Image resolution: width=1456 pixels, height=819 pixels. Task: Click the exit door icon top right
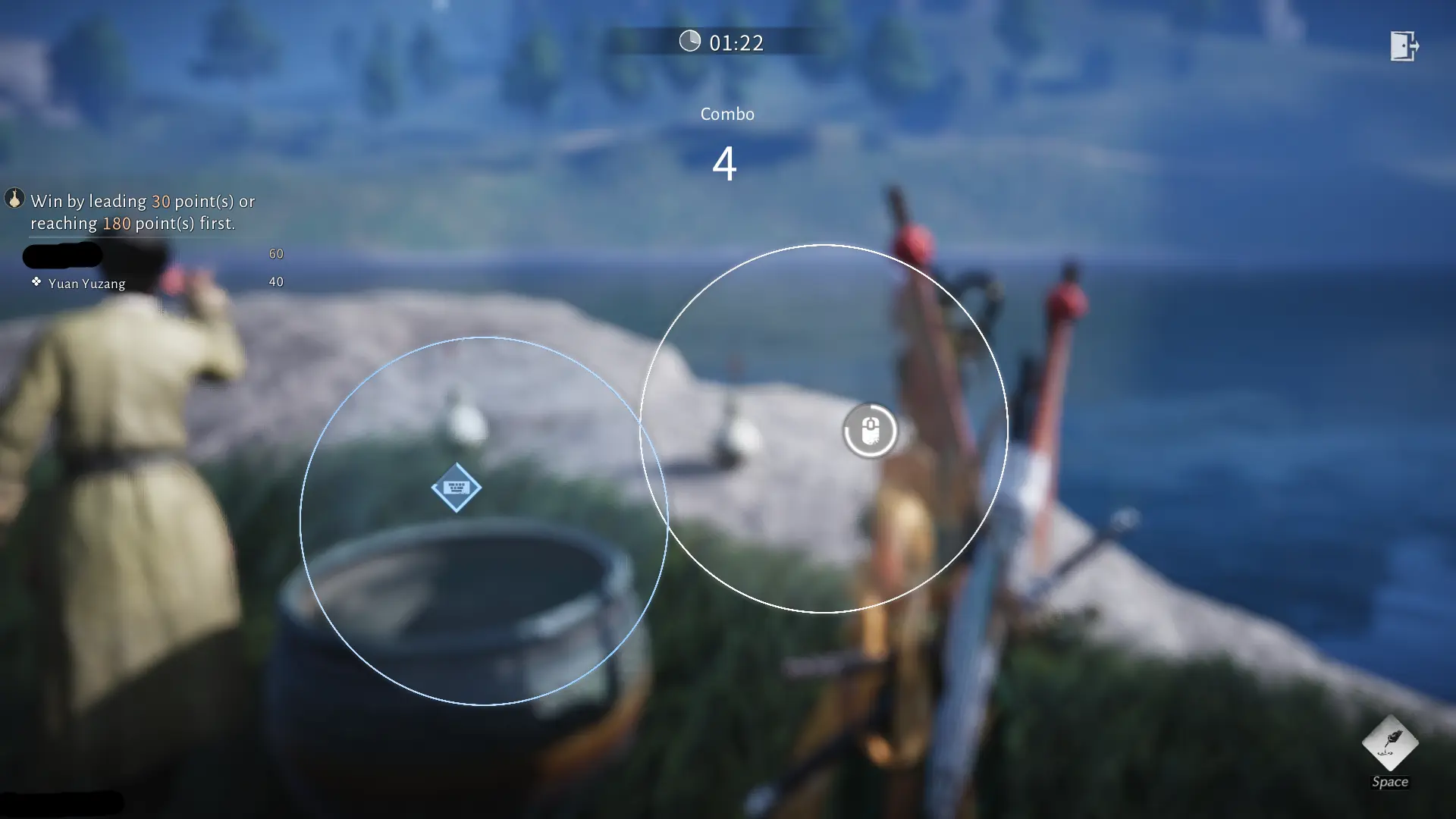1407,47
